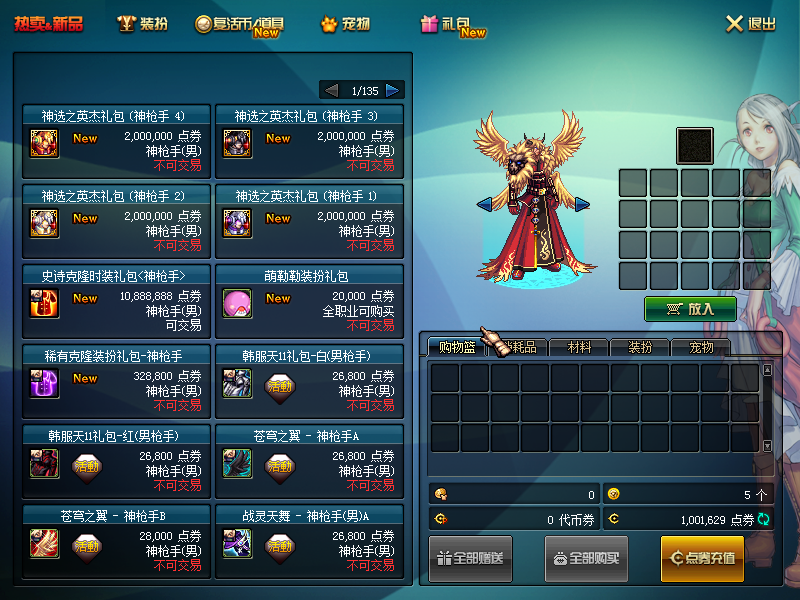800x600 pixels.
Task: Click 全部赠送 to gift all
Action: pos(471,558)
